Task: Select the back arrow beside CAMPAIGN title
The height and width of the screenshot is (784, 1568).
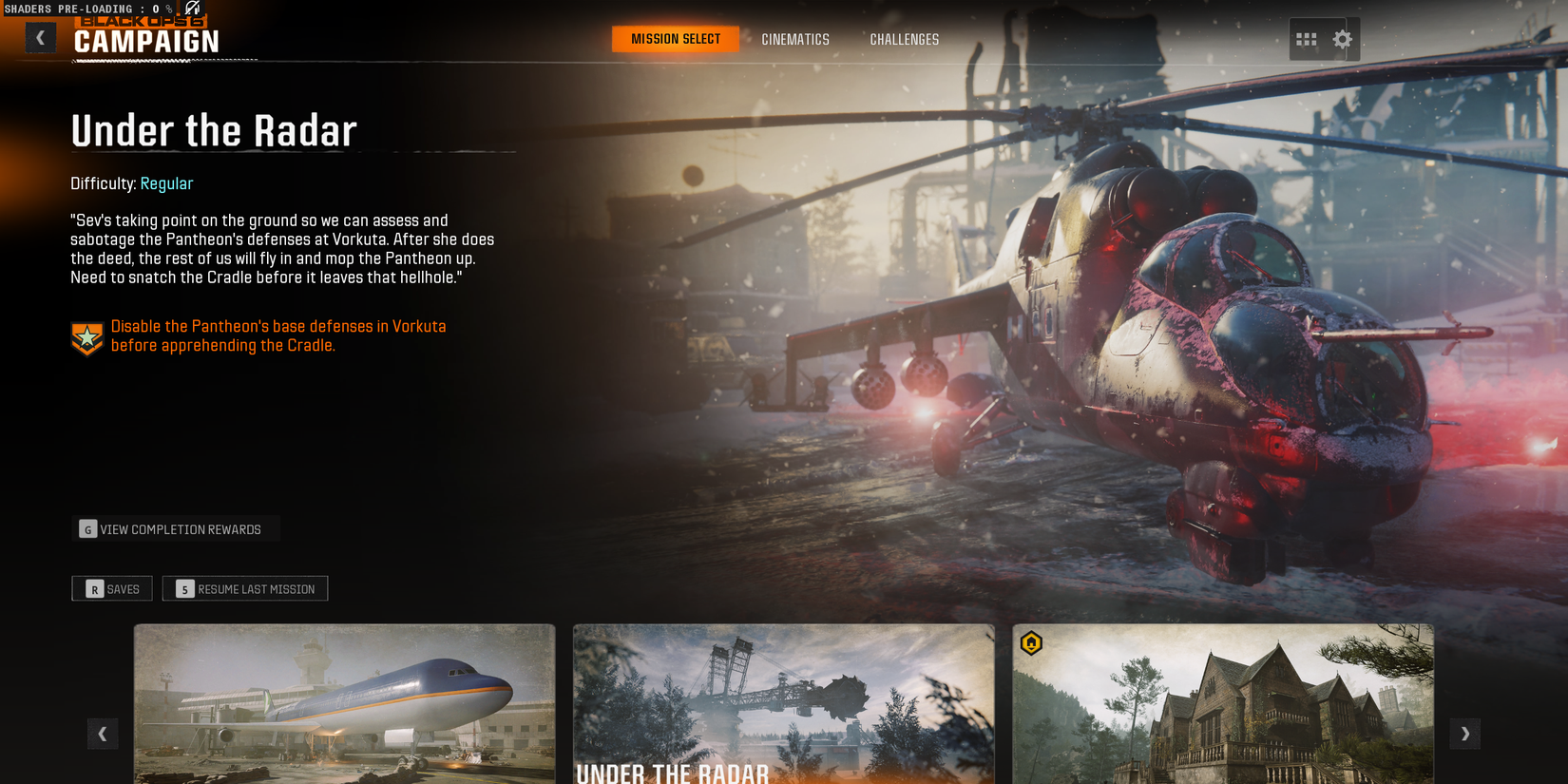Action: [x=40, y=36]
